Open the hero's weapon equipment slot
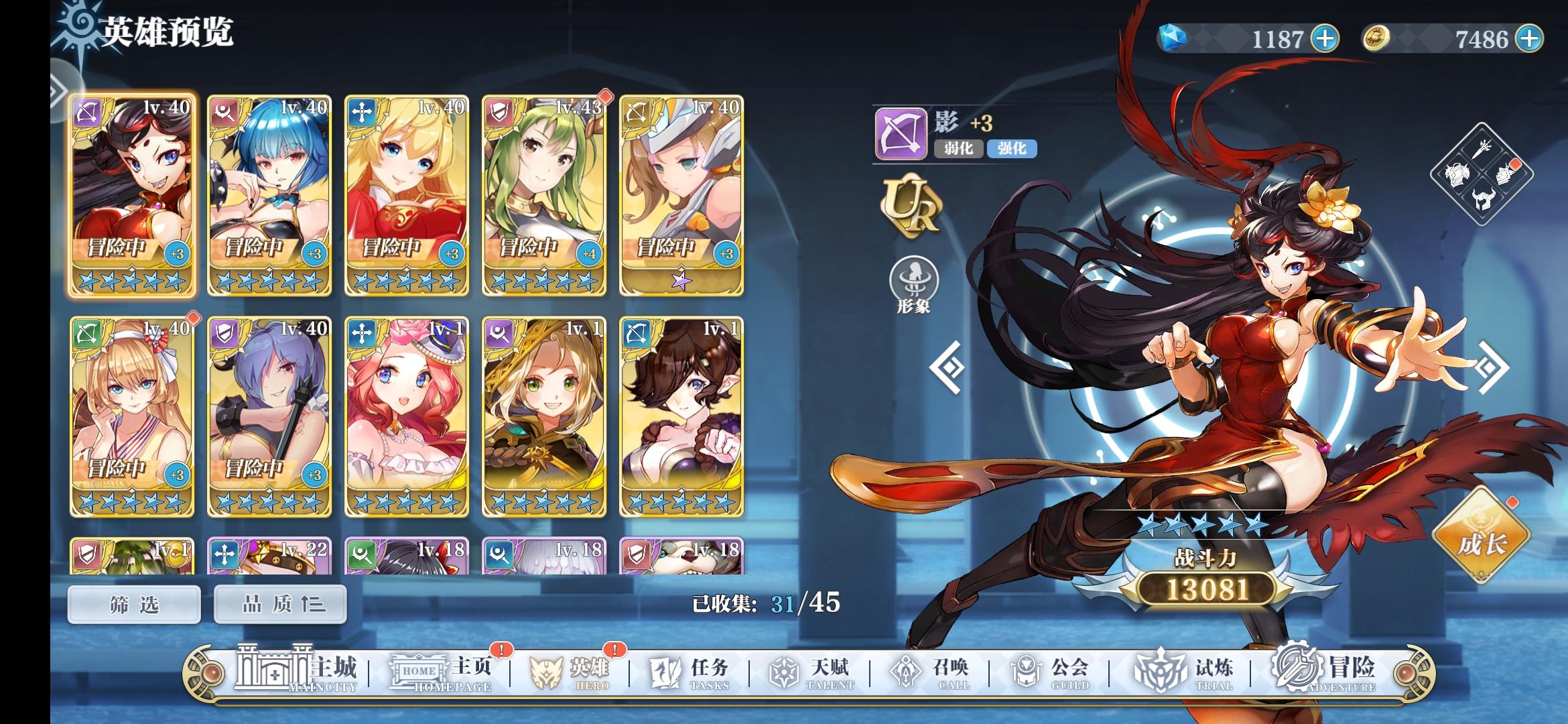Screen dimensions: 1568x724 (1482, 149)
